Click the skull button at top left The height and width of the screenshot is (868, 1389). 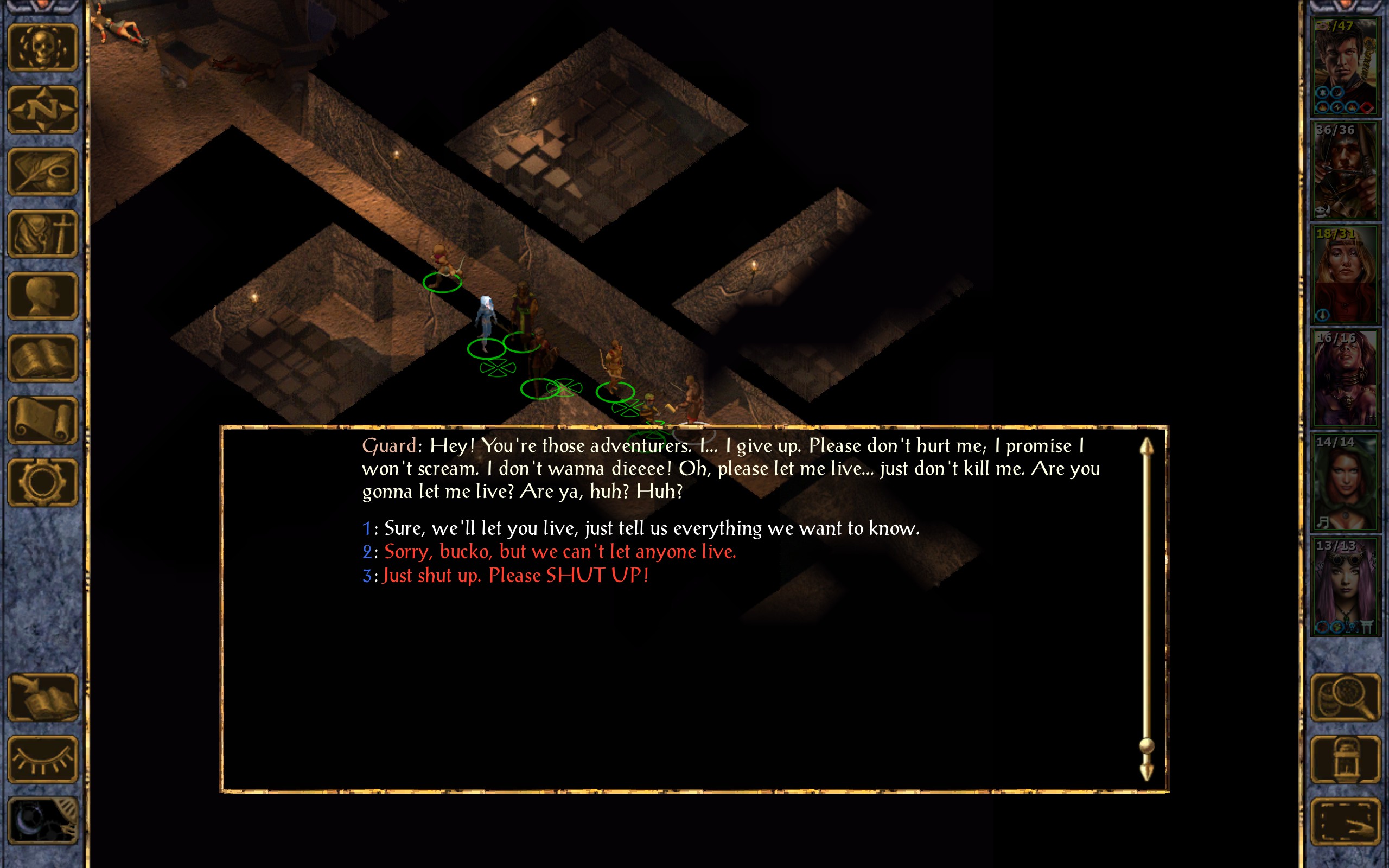(x=43, y=47)
